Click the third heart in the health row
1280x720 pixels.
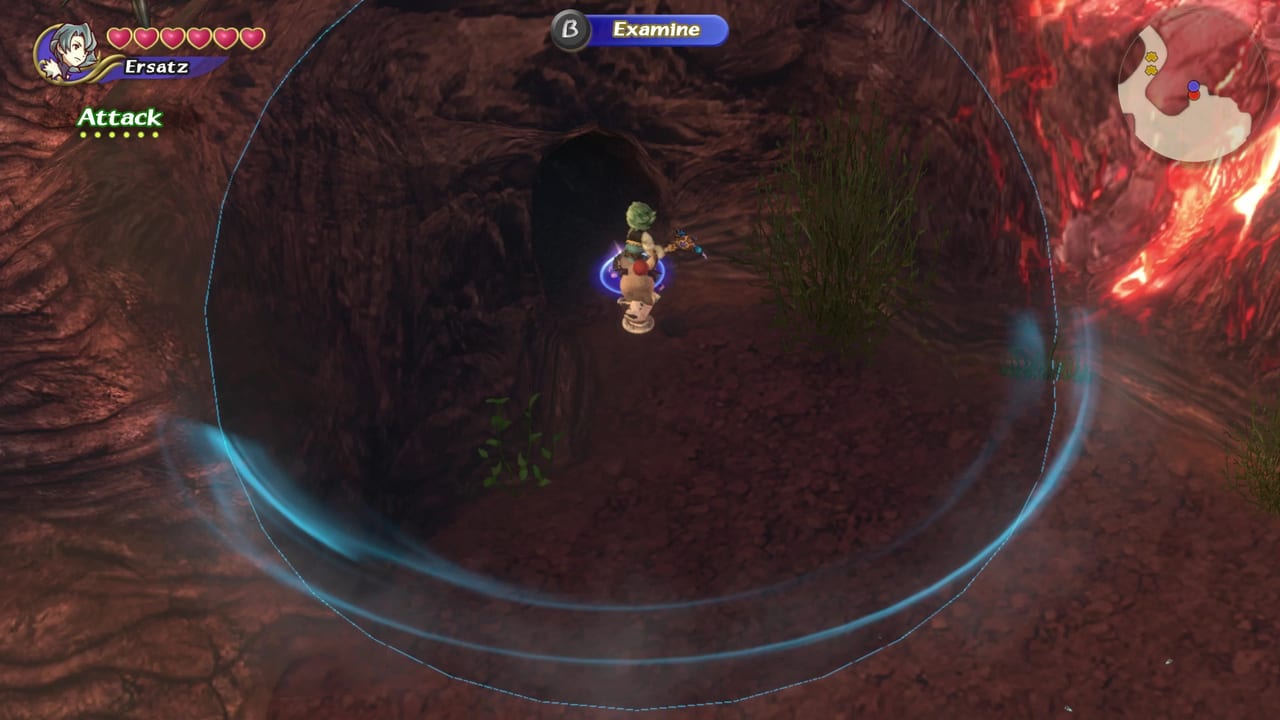tap(171, 38)
